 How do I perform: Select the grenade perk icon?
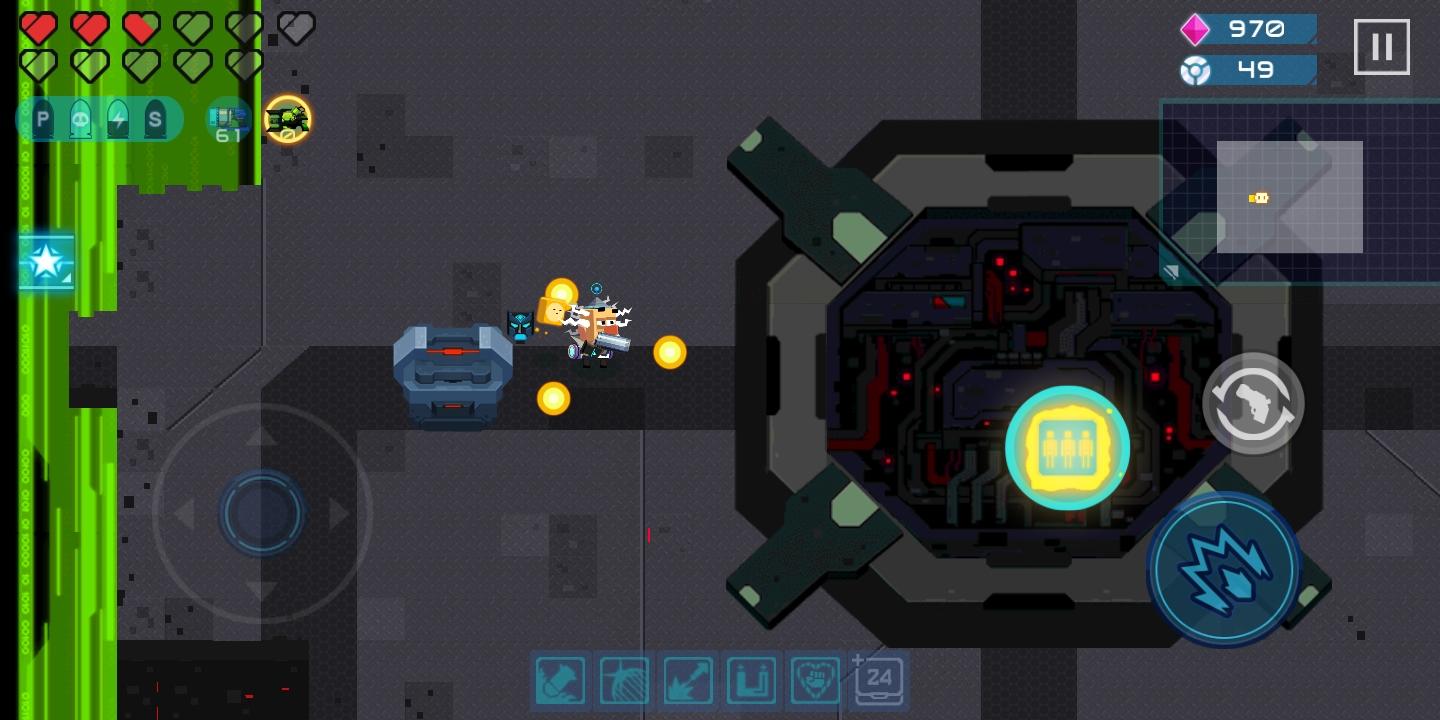624,680
